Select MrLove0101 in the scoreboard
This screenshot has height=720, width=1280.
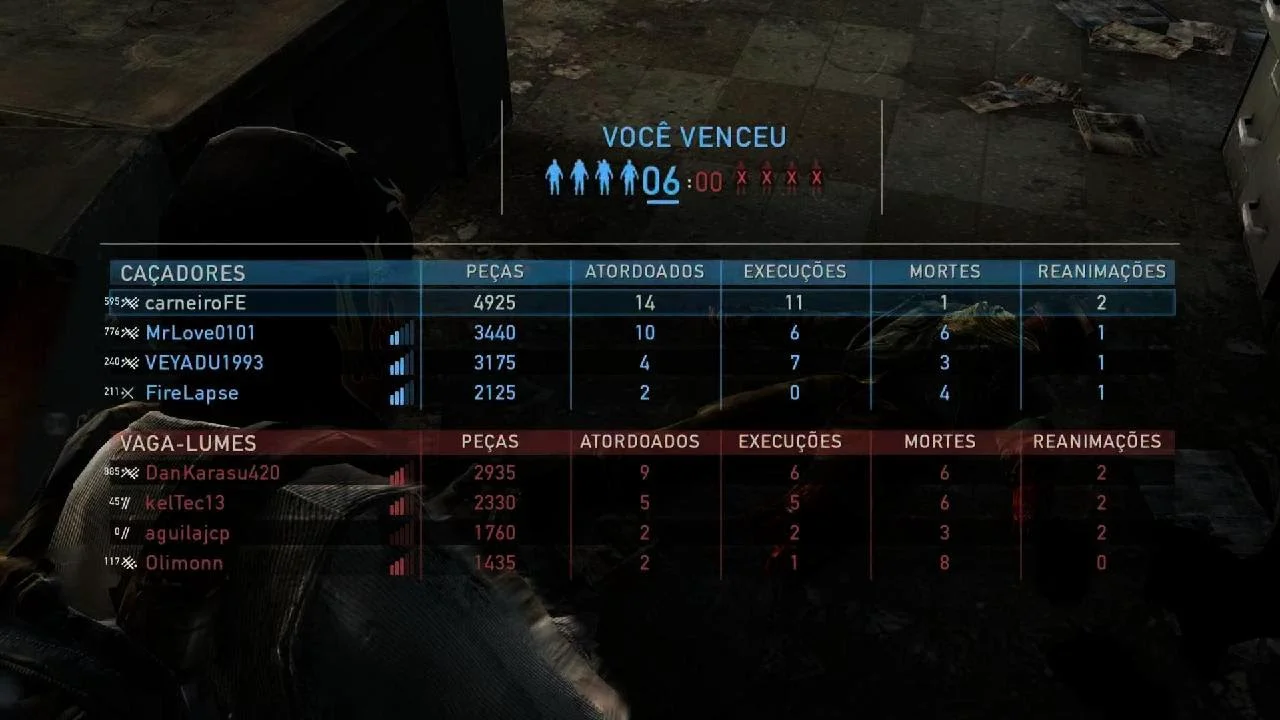[201, 333]
